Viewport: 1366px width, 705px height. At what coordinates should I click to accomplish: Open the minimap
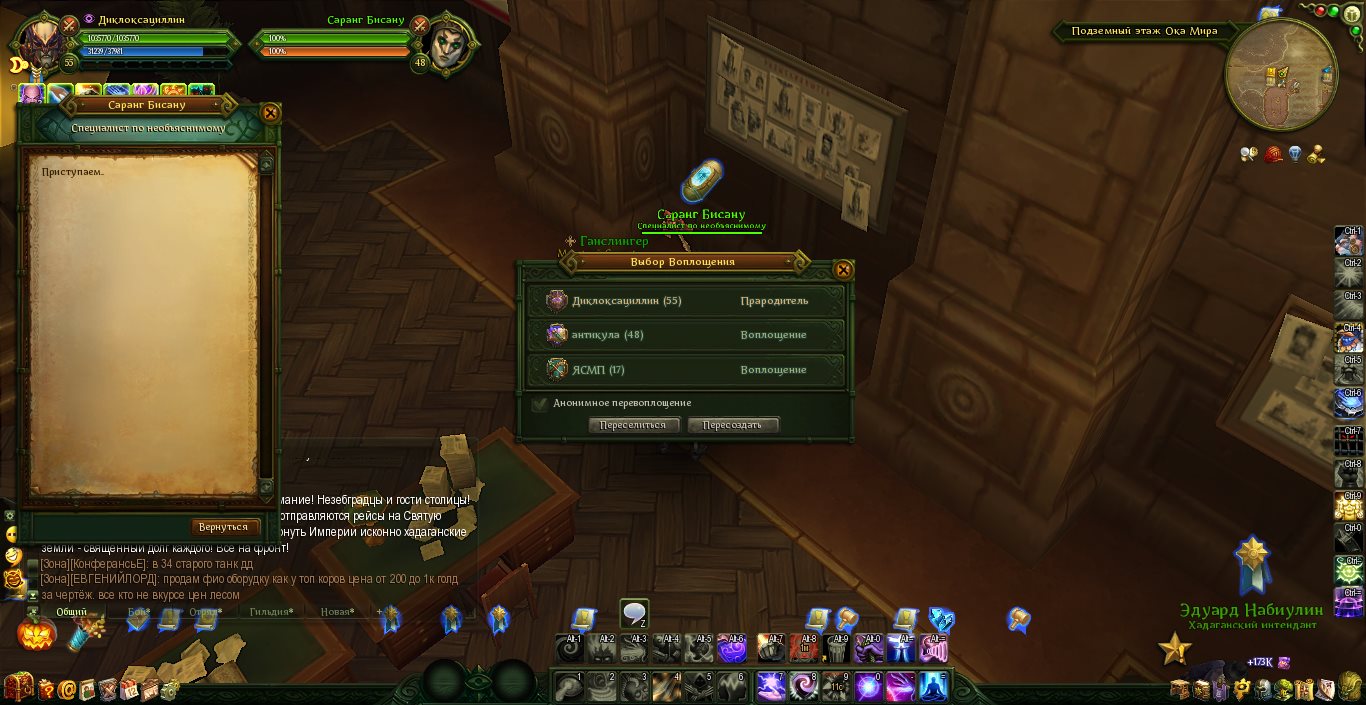[x=1281, y=76]
